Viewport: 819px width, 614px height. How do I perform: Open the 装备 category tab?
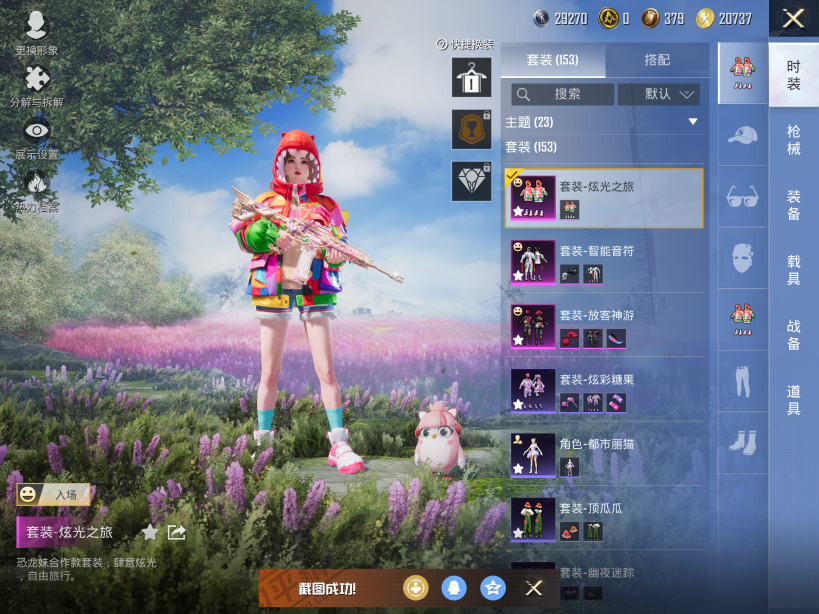tap(793, 205)
